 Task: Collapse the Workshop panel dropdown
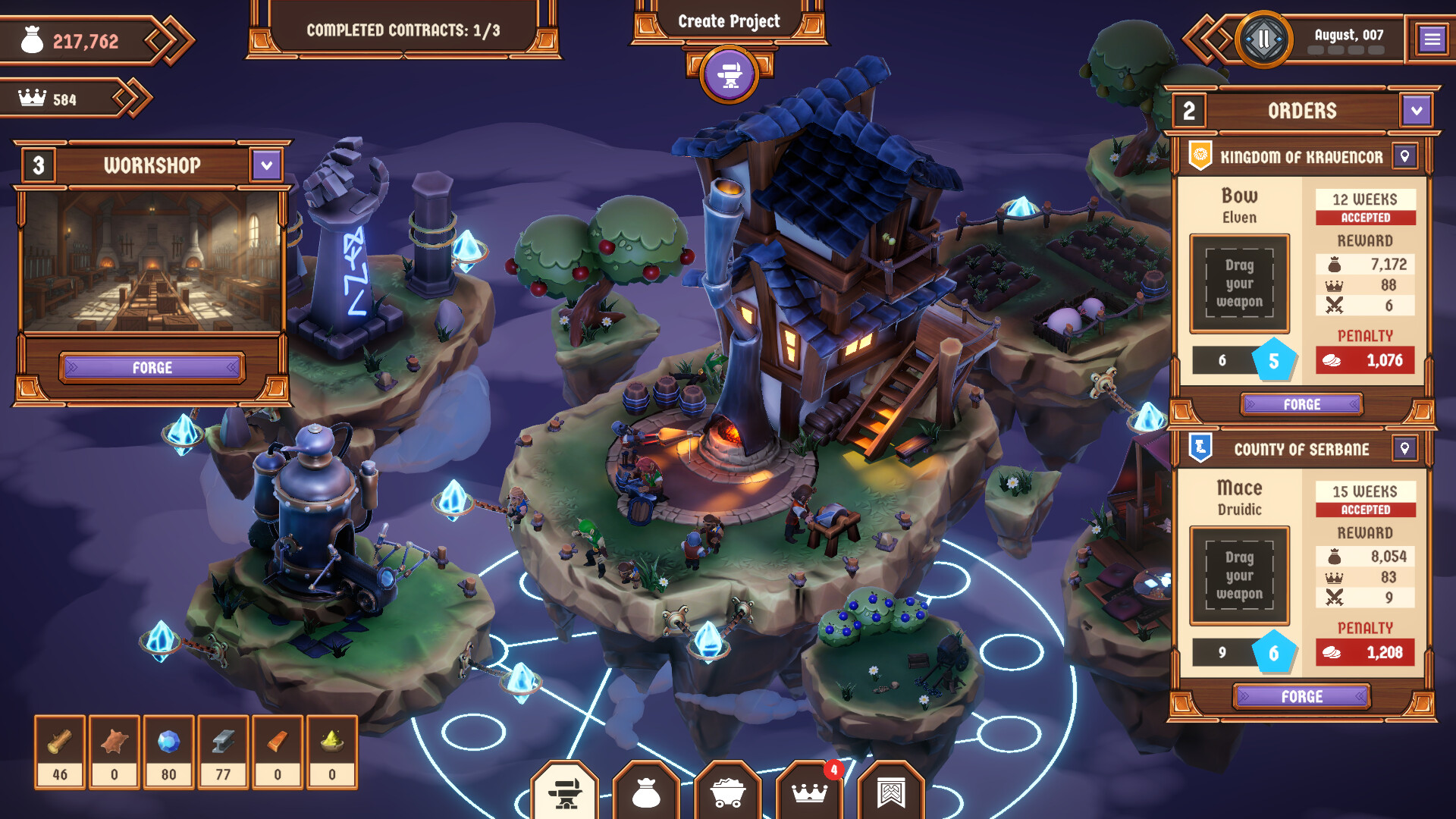click(266, 165)
